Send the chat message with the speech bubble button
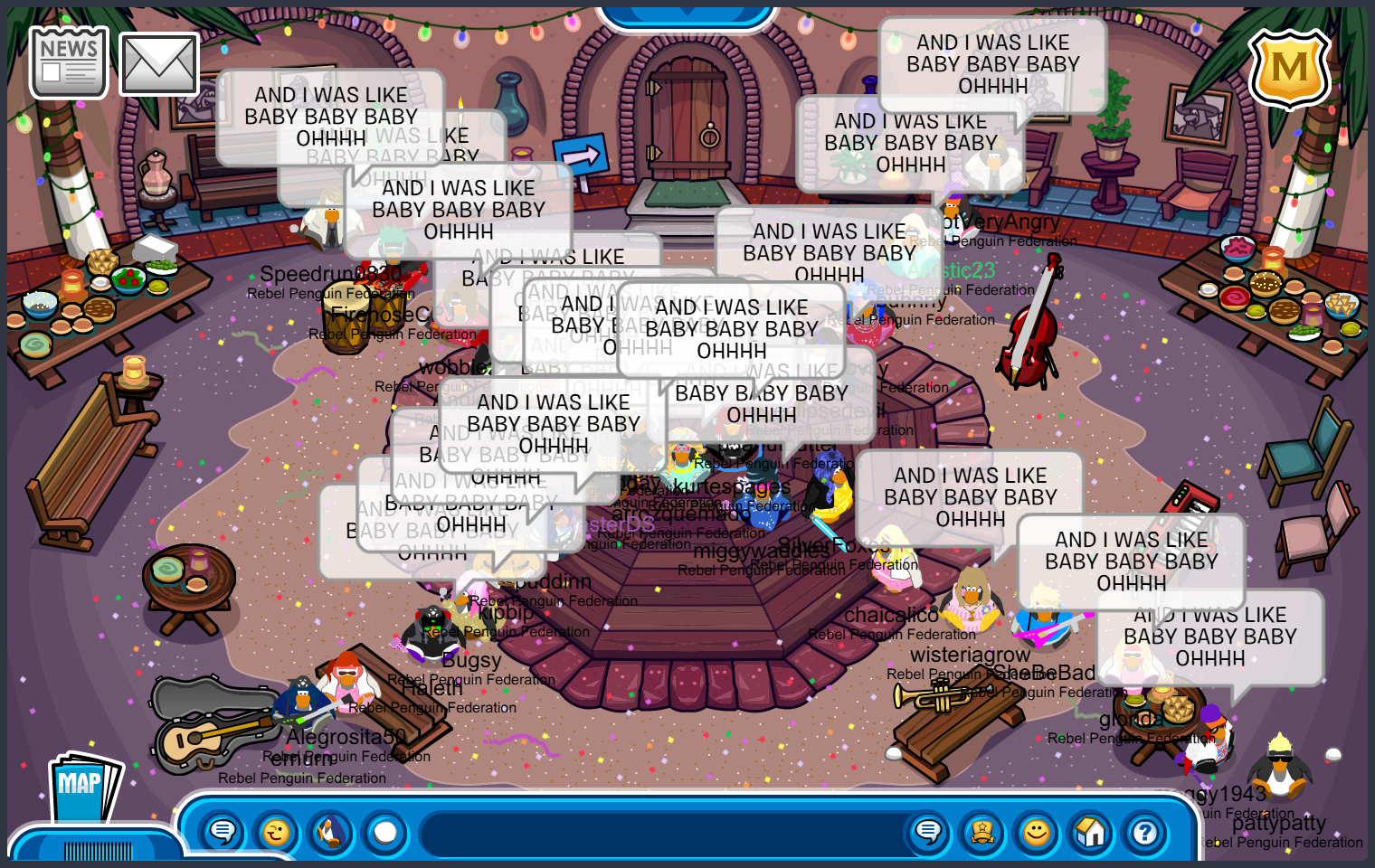 coord(928,832)
